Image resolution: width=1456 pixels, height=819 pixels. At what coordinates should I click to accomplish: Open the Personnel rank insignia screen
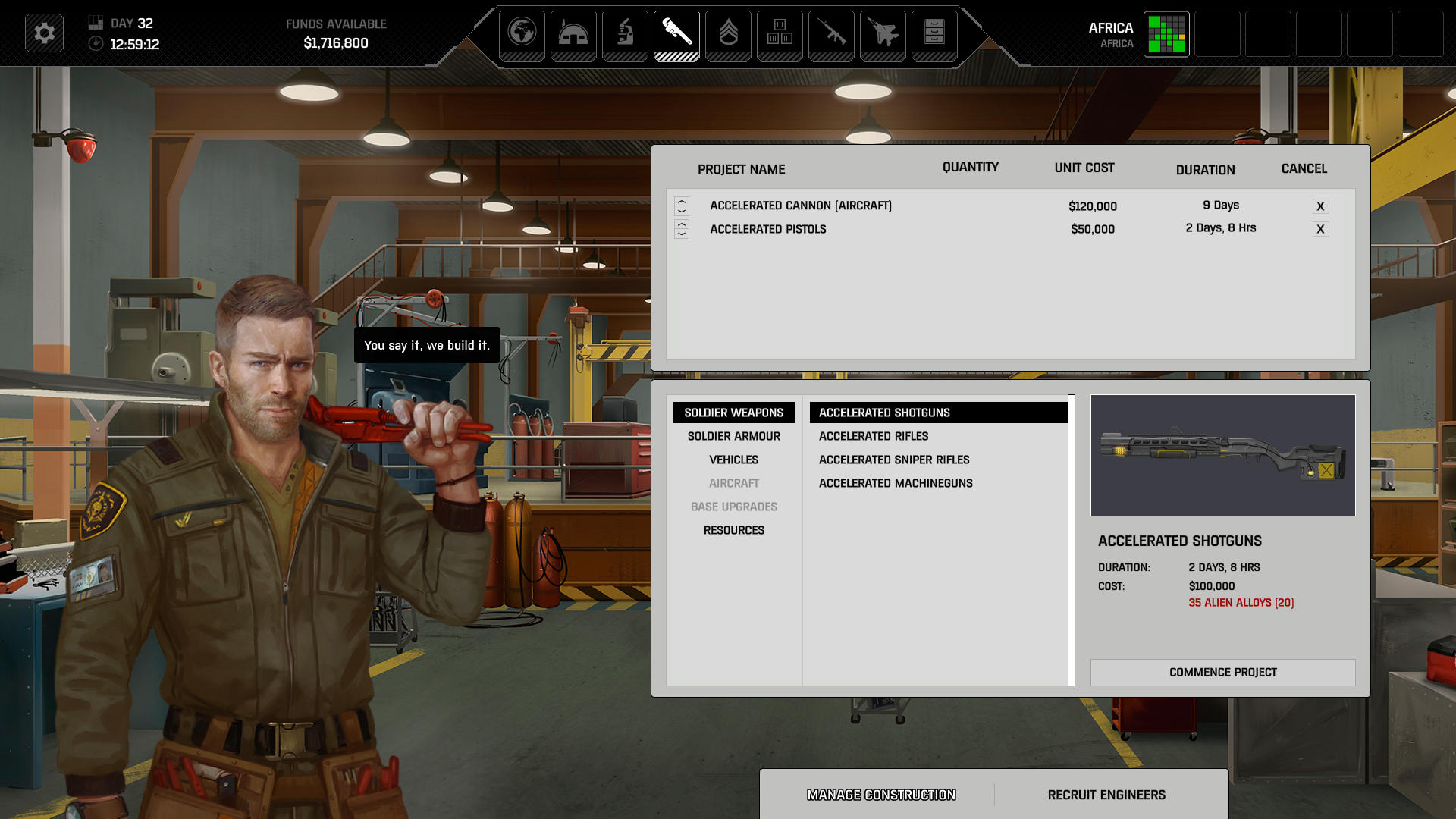click(728, 33)
